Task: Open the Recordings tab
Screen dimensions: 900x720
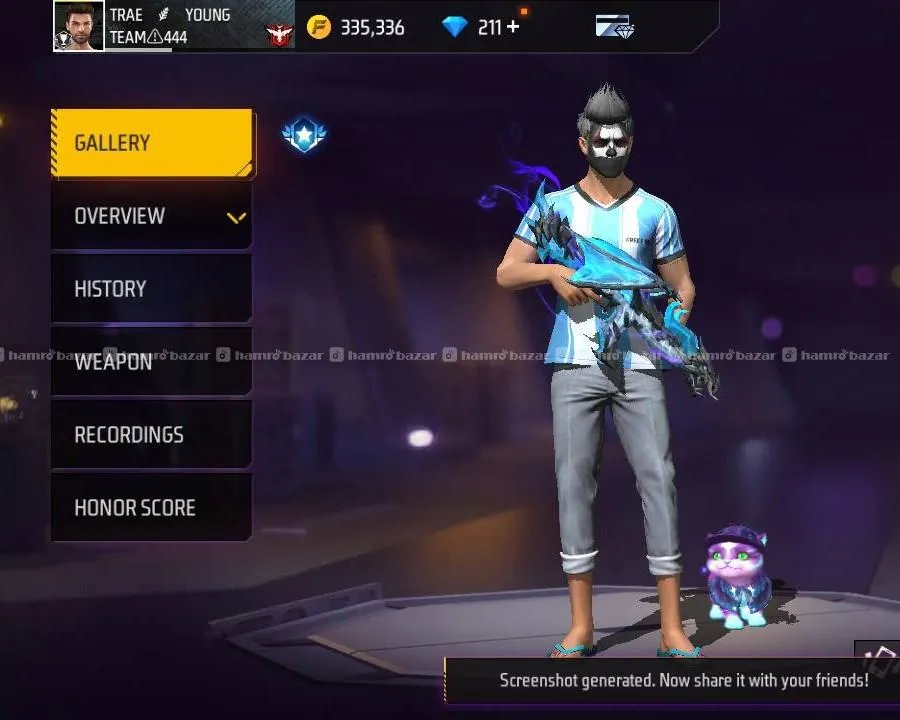Action: coord(152,435)
